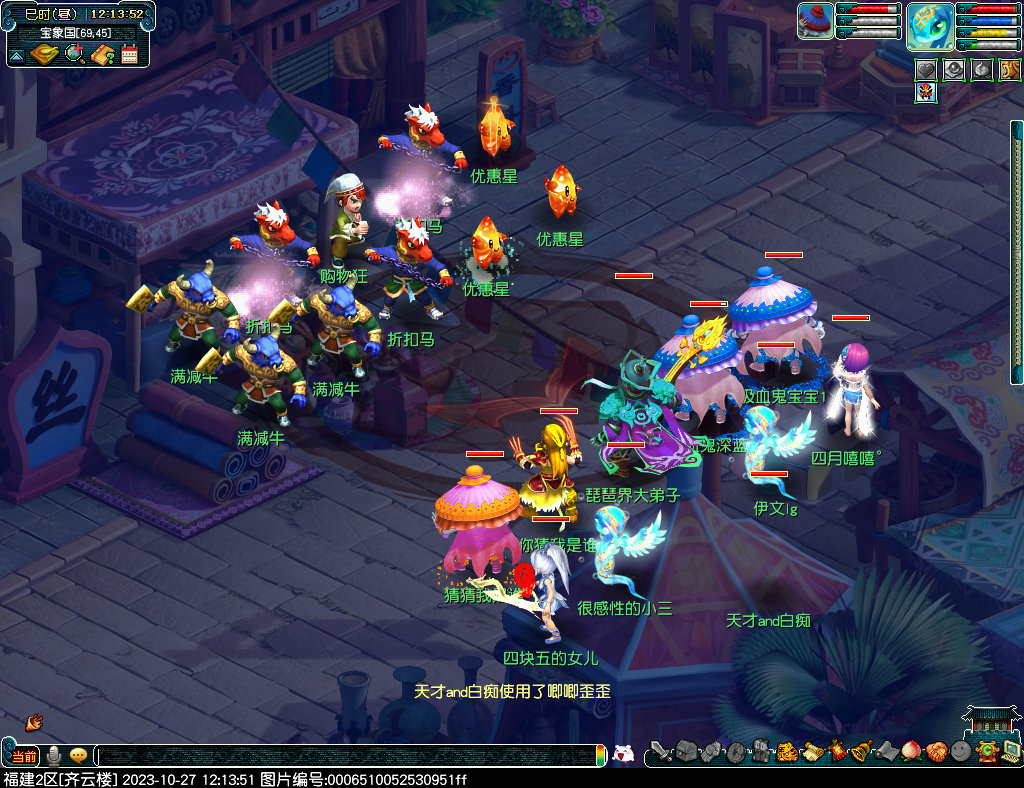Open the world map magnifier icon
Screen dimensions: 1024x788
pos(74,54)
